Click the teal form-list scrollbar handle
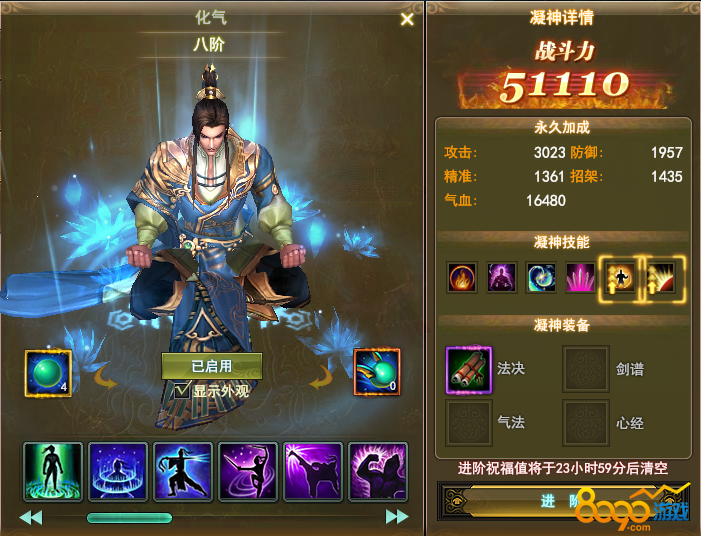The image size is (701, 536). coord(129,518)
